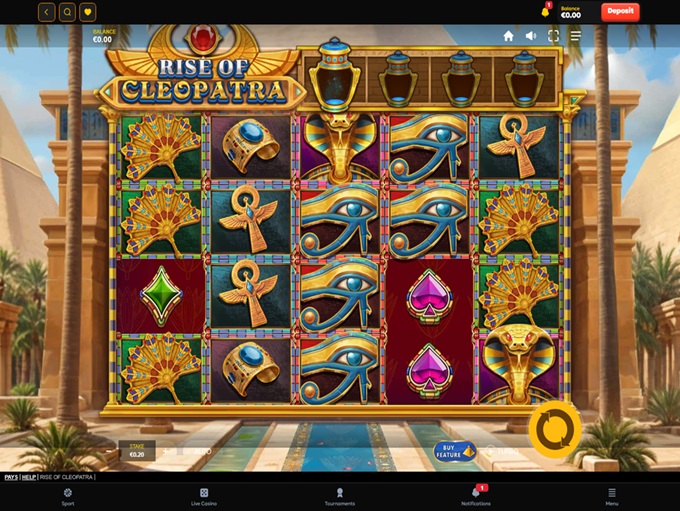Go back with the arrow button
The height and width of the screenshot is (511, 680).
click(47, 12)
